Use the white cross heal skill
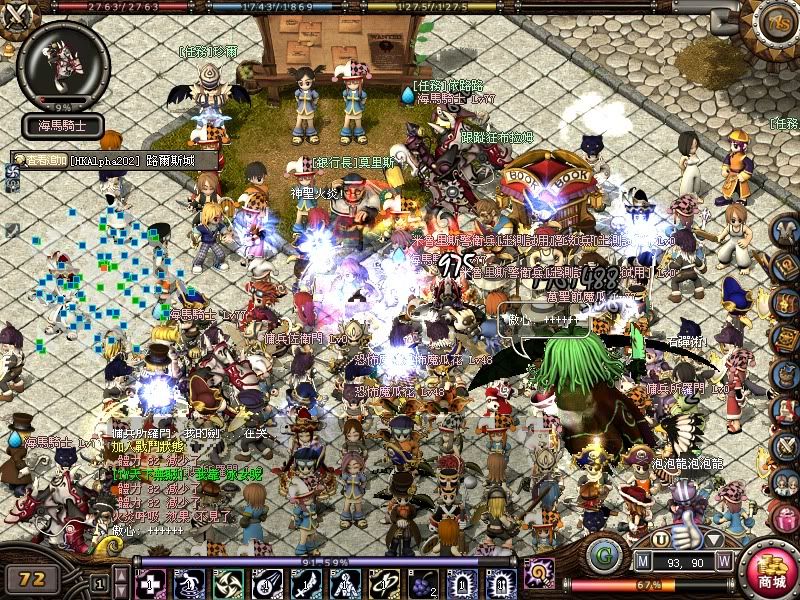Screen dimensions: 800x600 click(149, 582)
